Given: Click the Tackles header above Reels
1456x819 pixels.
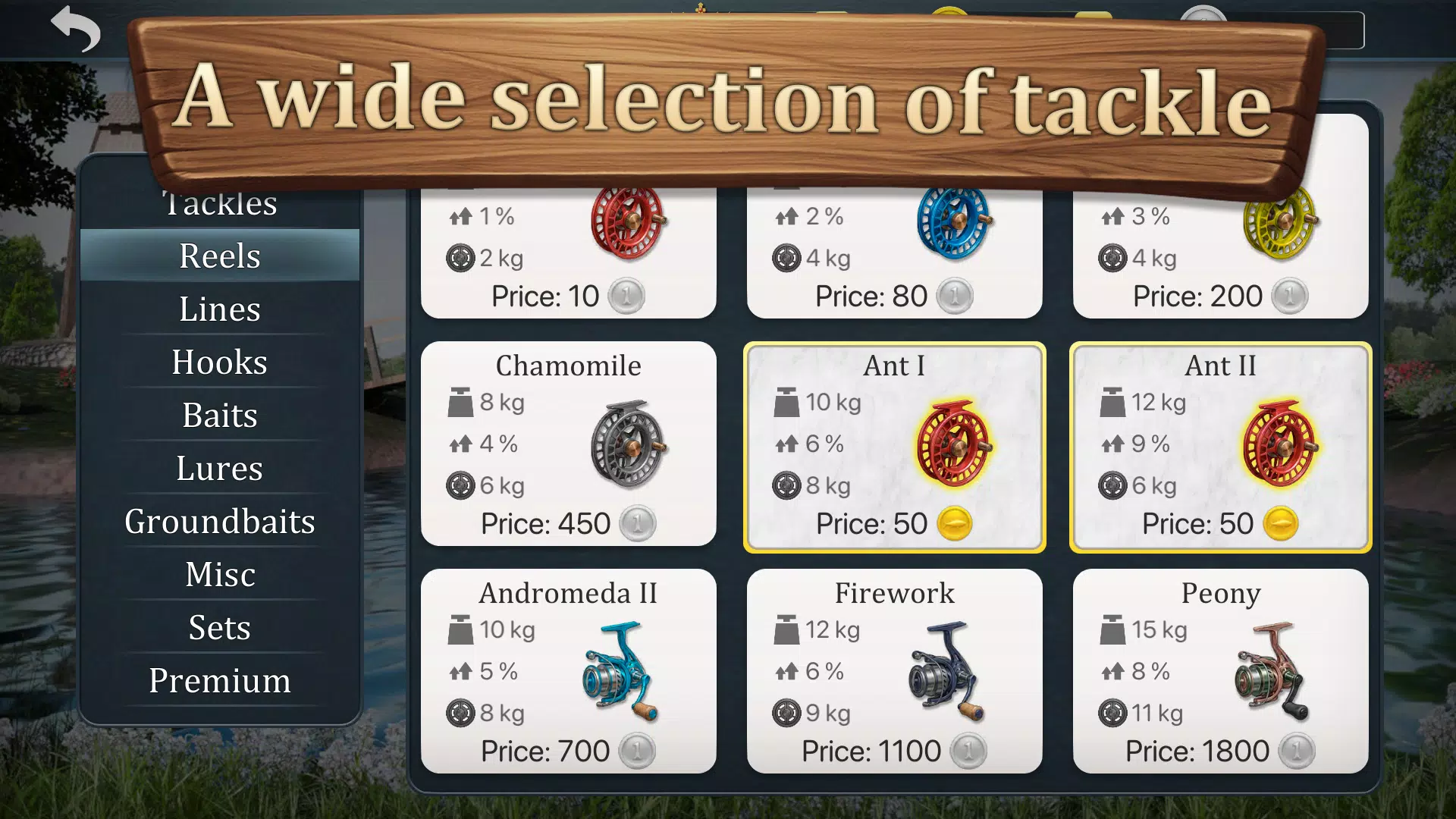Looking at the screenshot, I should 221,202.
